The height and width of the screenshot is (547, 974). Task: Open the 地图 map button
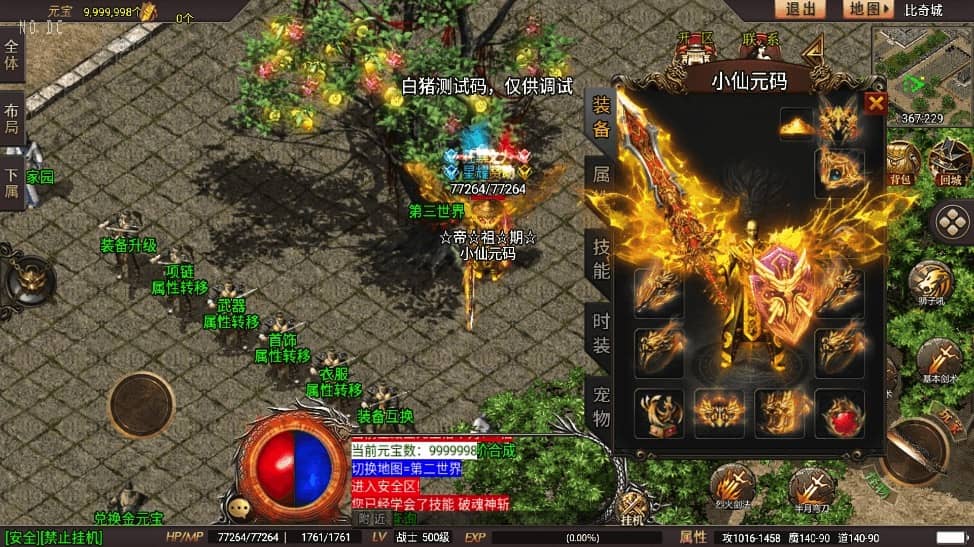(x=865, y=9)
